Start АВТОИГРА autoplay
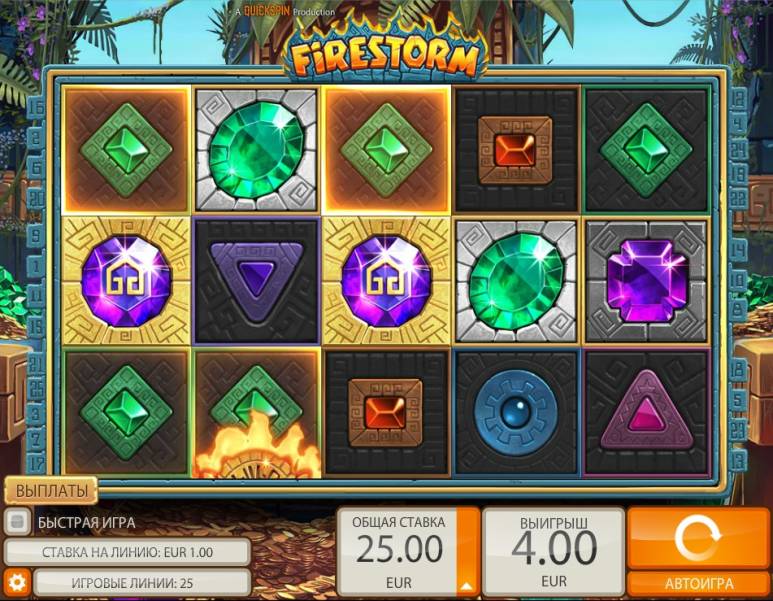Viewport: 773px width, 601px height. point(699,584)
